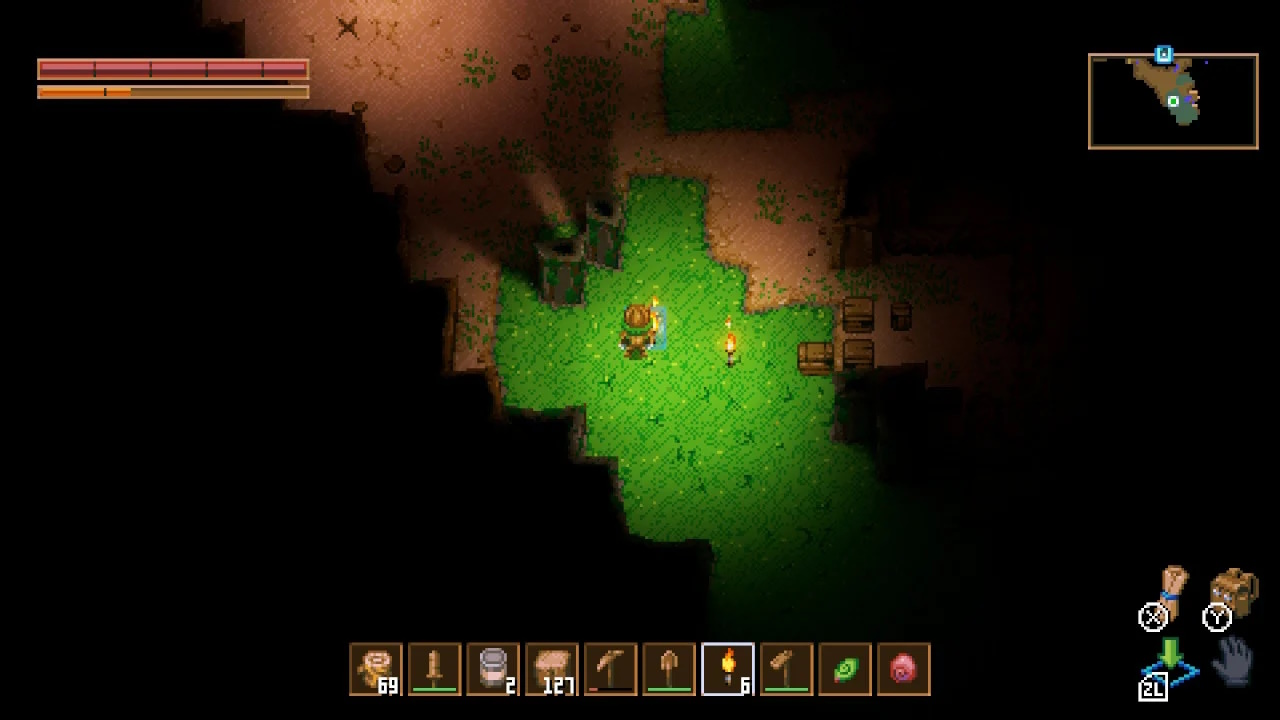Select the green leaf item slot
This screenshot has height=720, width=1280.
845,669
